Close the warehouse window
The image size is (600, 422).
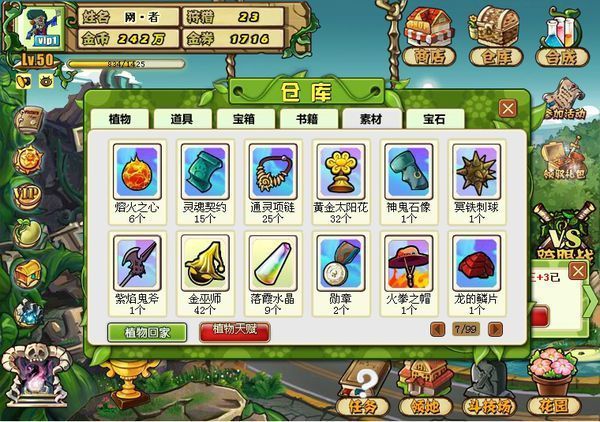508,108
